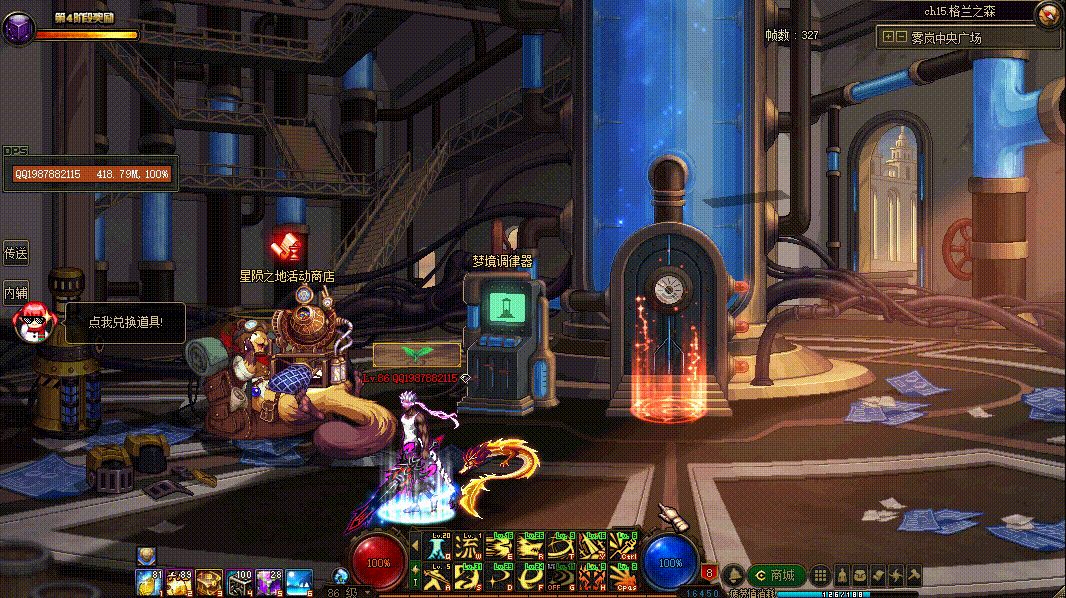Open the 内辅 side button
Viewport: 1066px width, 598px height.
coord(15,293)
